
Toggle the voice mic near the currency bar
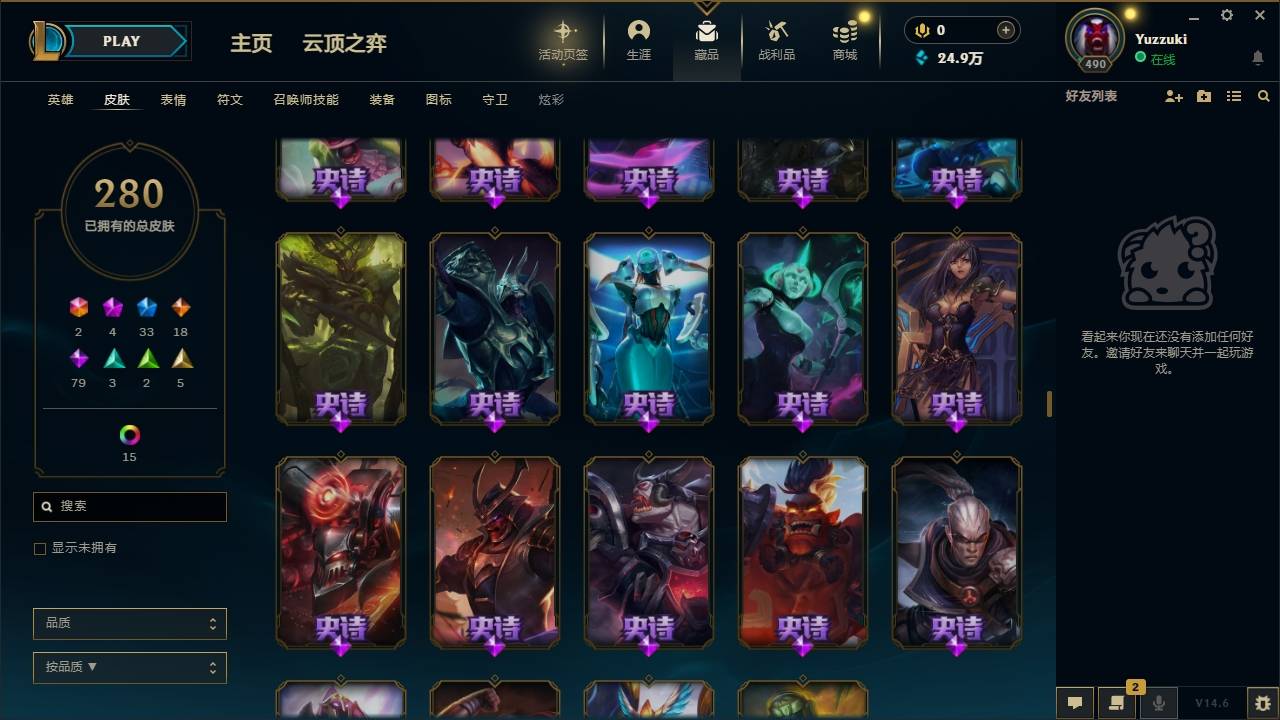[920, 30]
